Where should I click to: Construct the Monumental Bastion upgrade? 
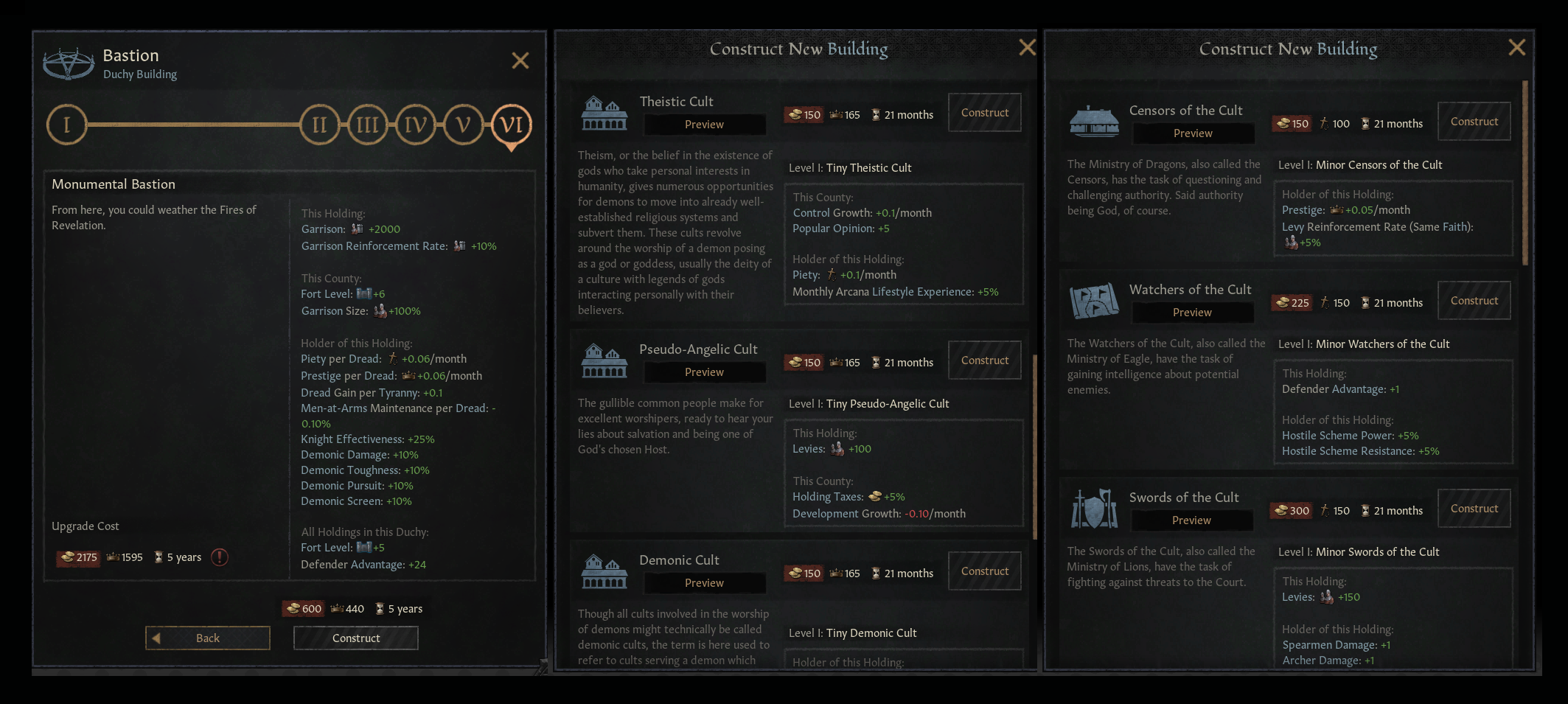[355, 638]
